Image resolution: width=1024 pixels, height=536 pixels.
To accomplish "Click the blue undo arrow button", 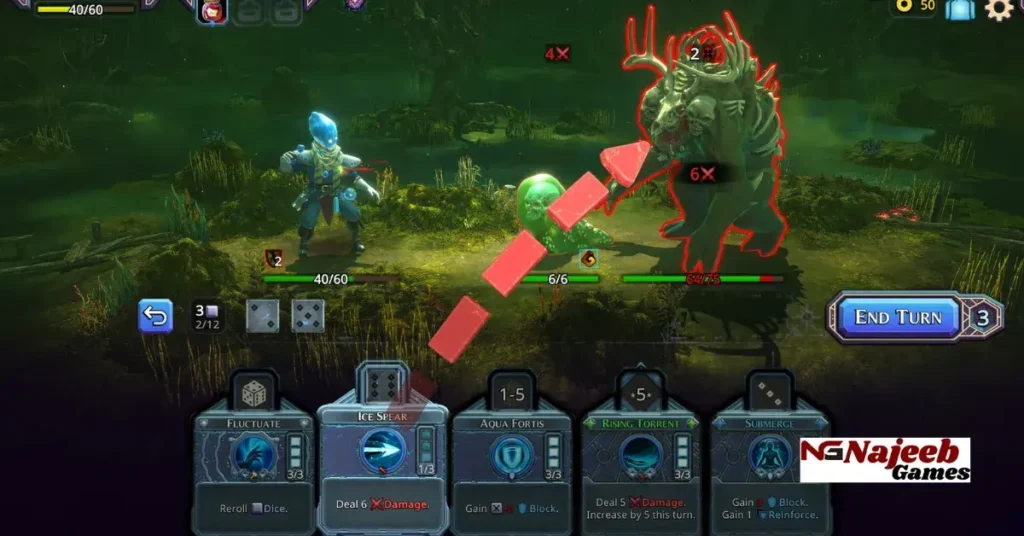I will [x=155, y=316].
